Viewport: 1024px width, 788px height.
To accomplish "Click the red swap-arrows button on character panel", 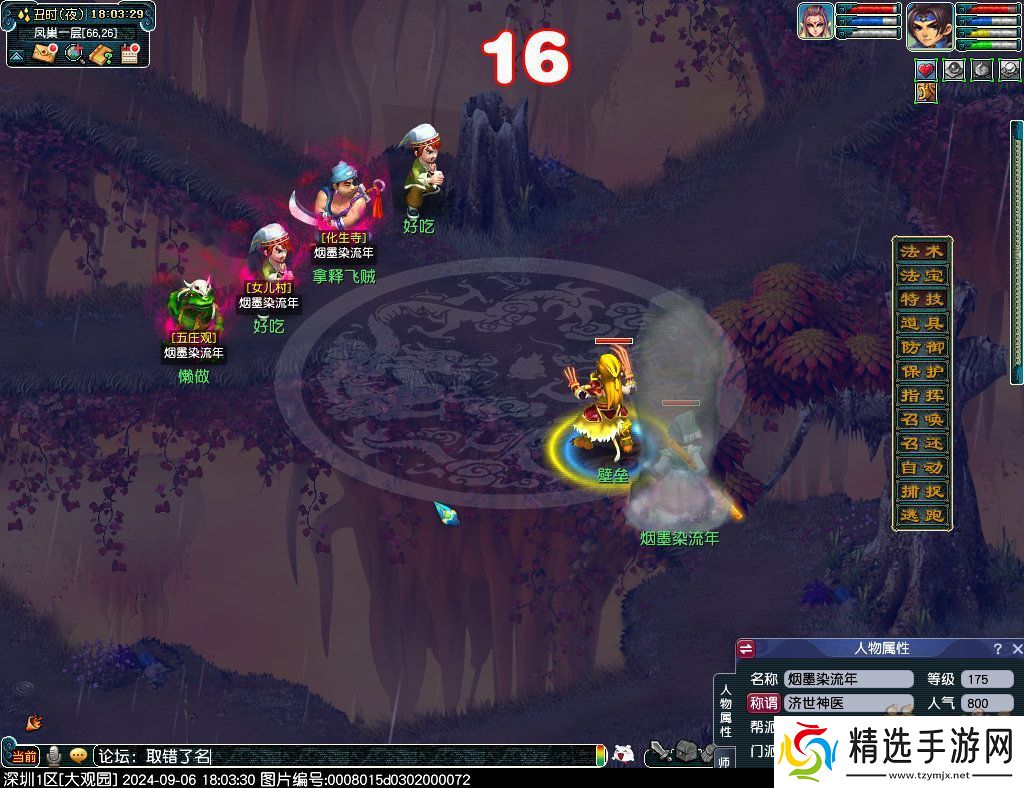I will (746, 649).
